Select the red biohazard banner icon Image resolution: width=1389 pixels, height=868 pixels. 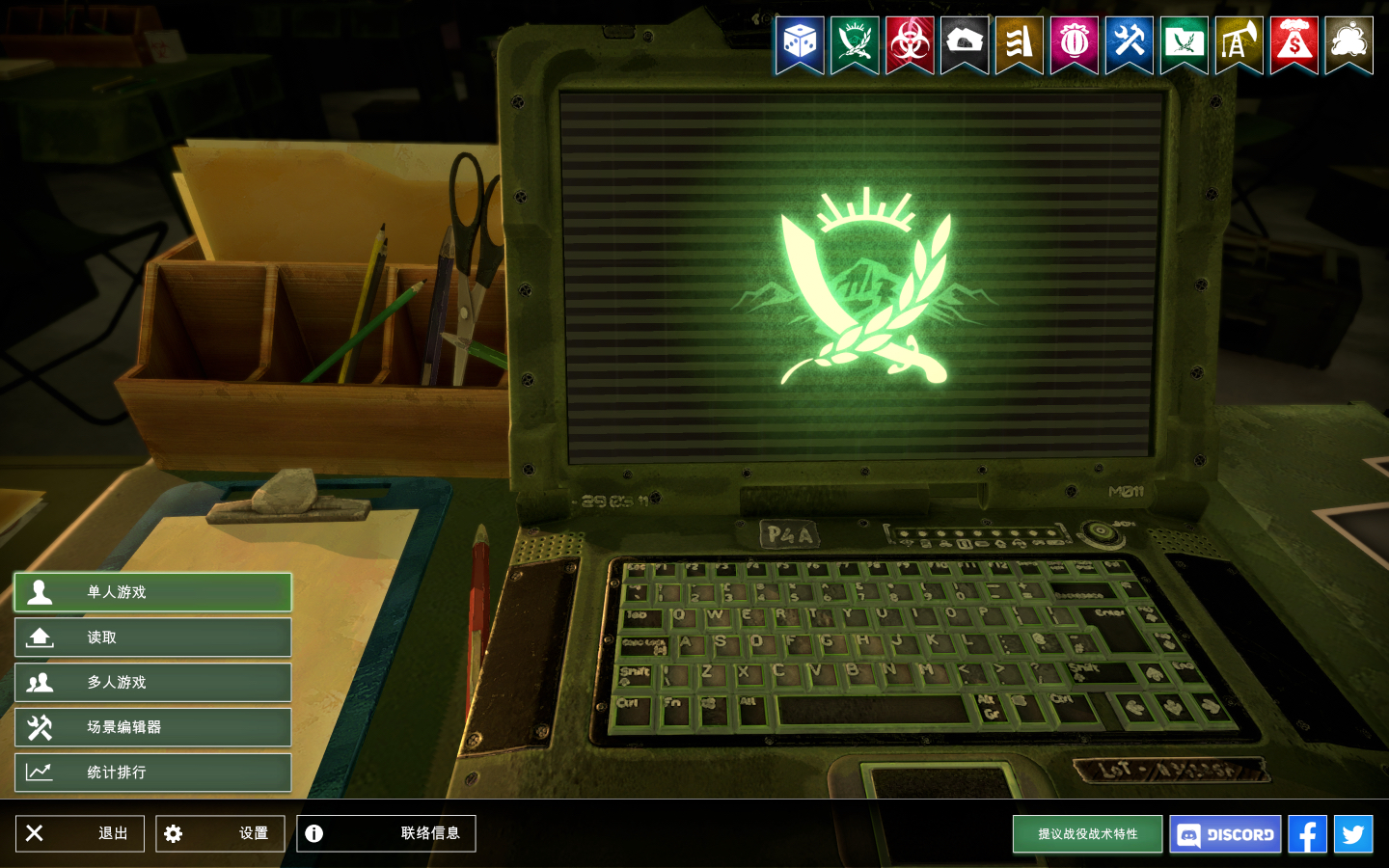pyautogui.click(x=910, y=43)
